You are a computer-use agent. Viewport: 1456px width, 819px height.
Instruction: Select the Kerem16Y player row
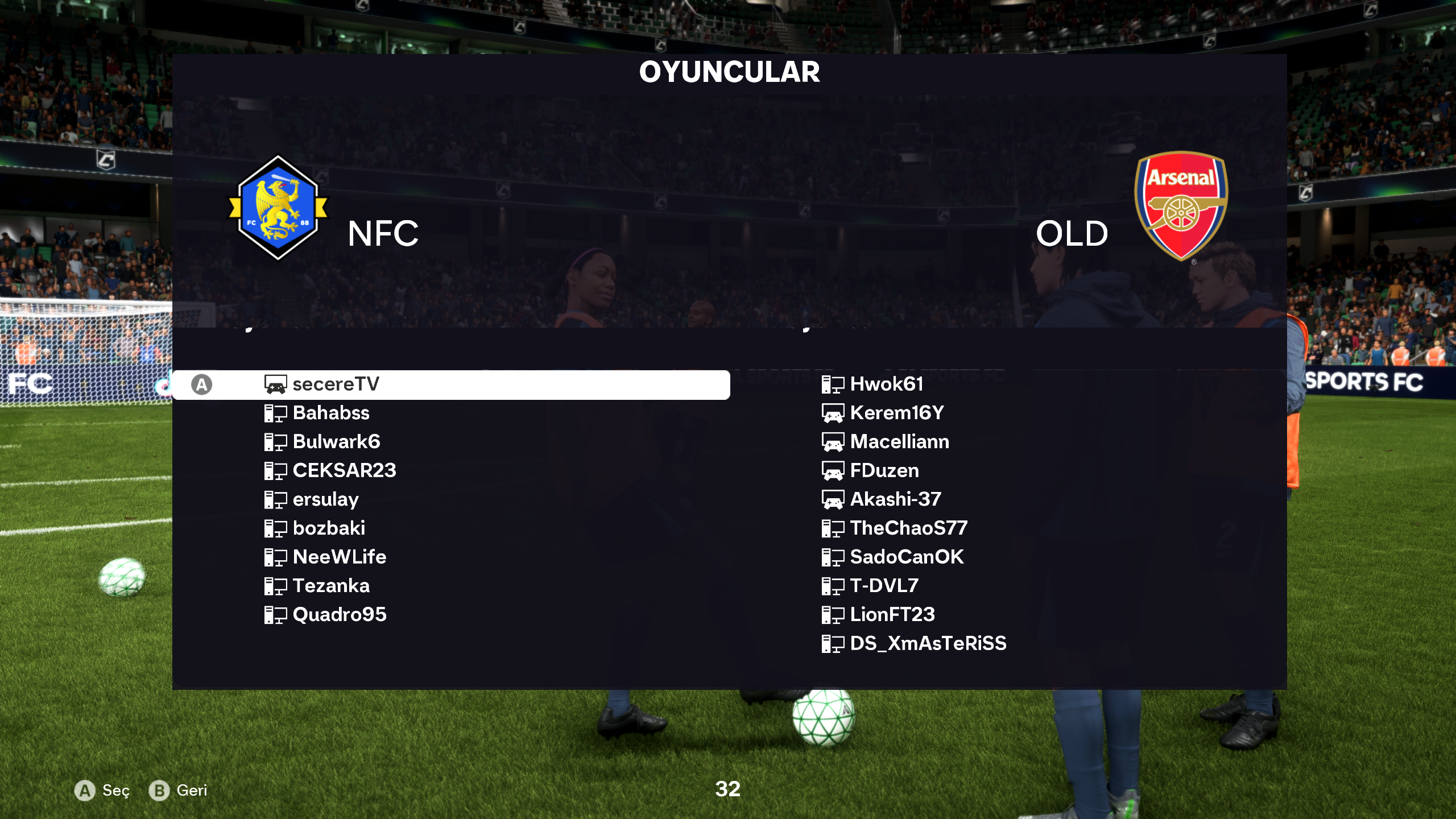(x=897, y=413)
